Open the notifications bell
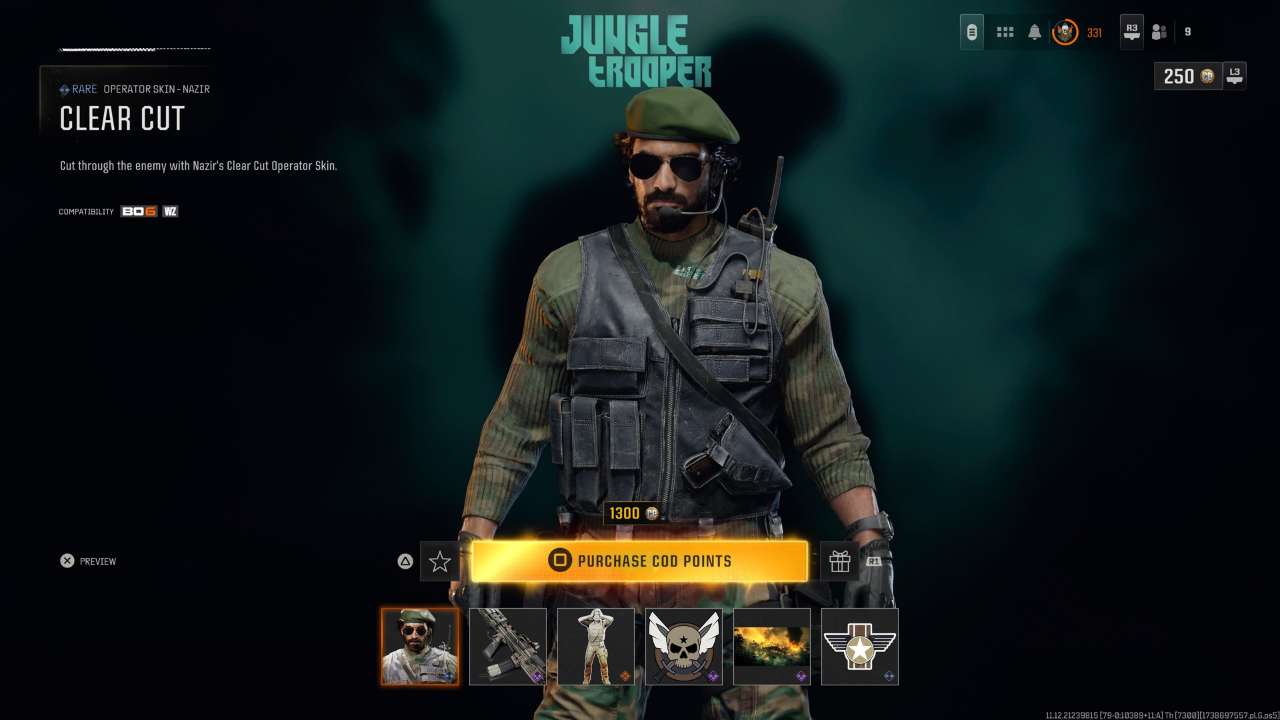This screenshot has height=720, width=1280. point(1032,31)
